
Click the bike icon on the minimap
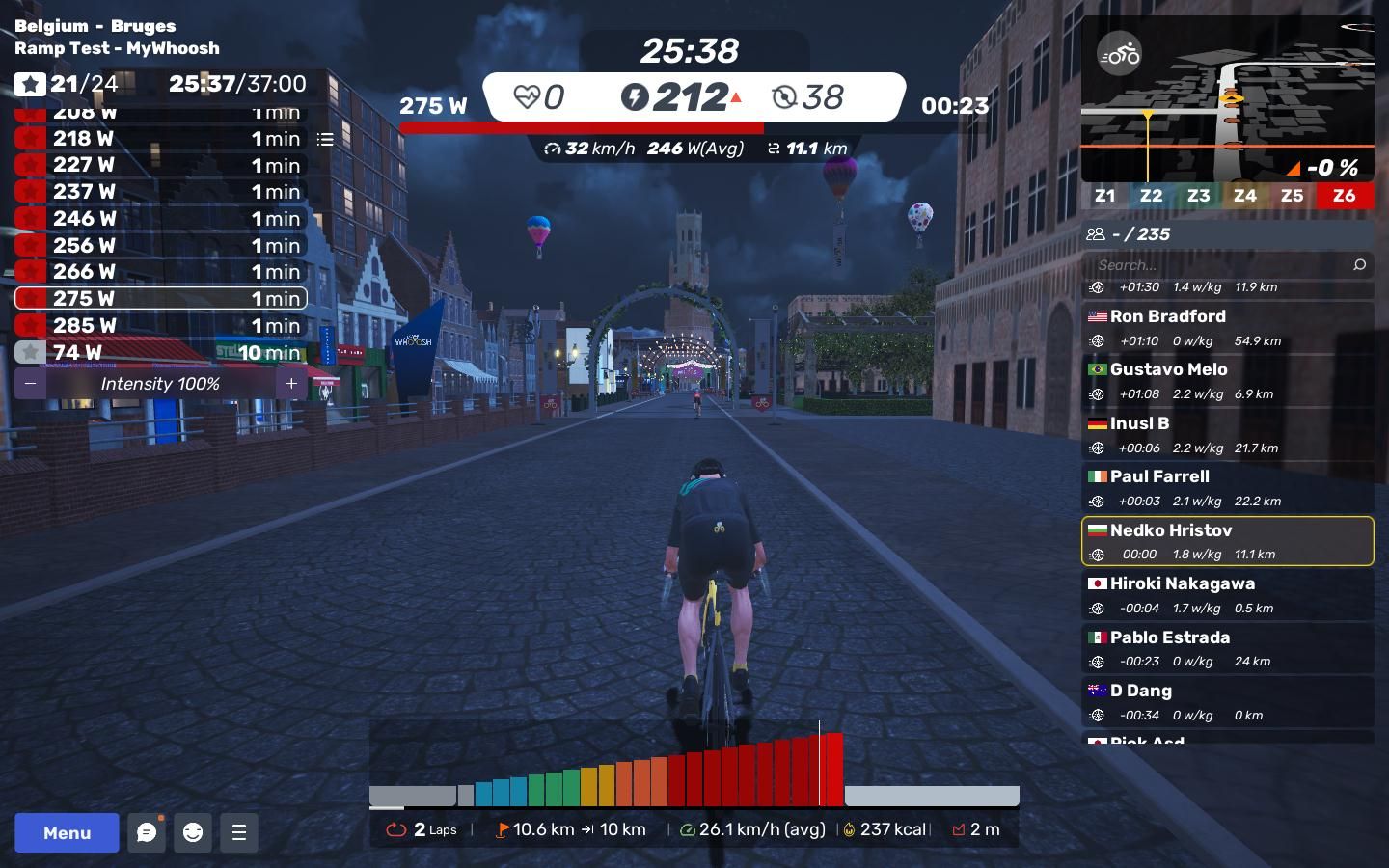[x=1120, y=55]
